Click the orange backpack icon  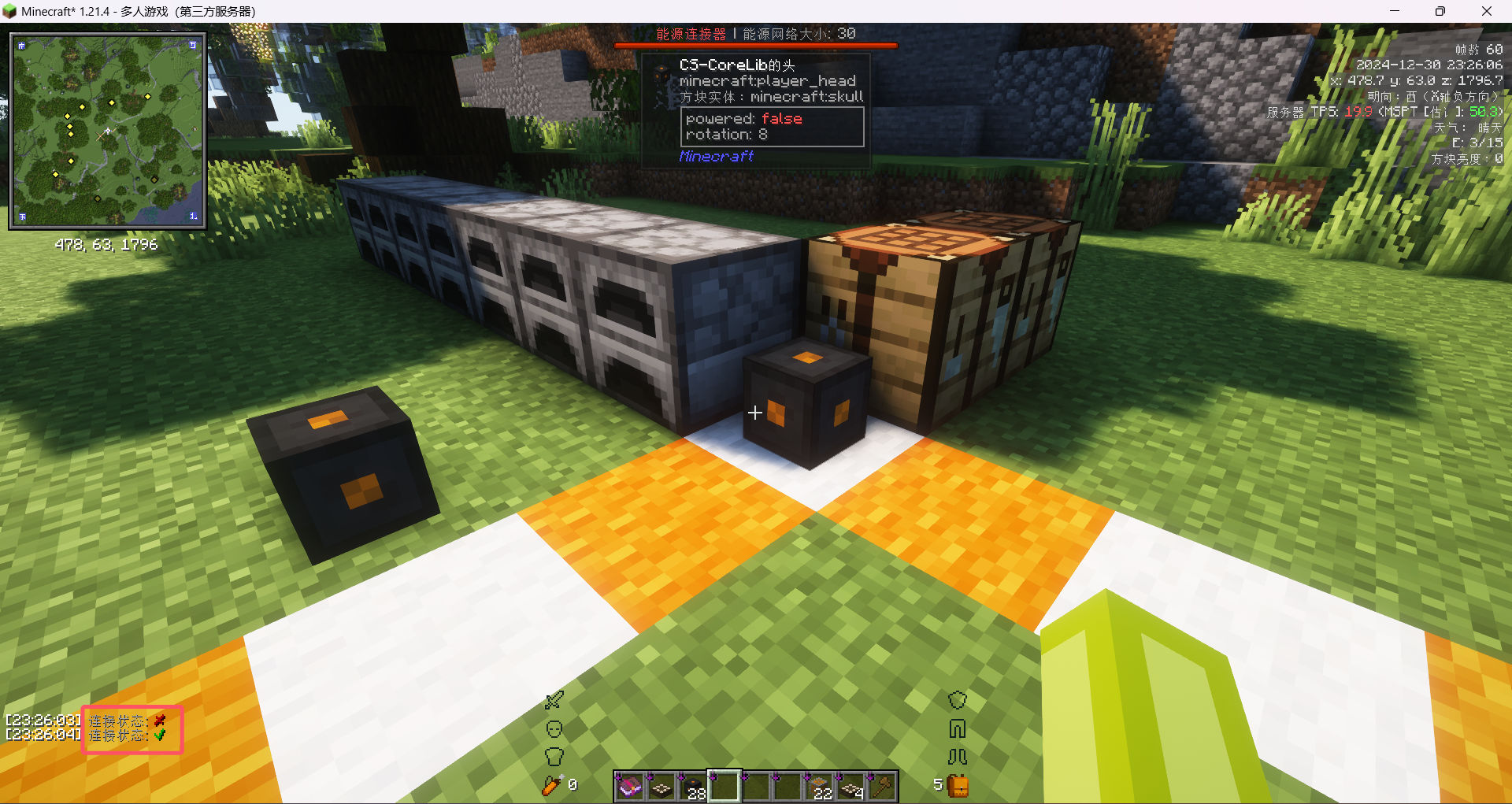958,785
